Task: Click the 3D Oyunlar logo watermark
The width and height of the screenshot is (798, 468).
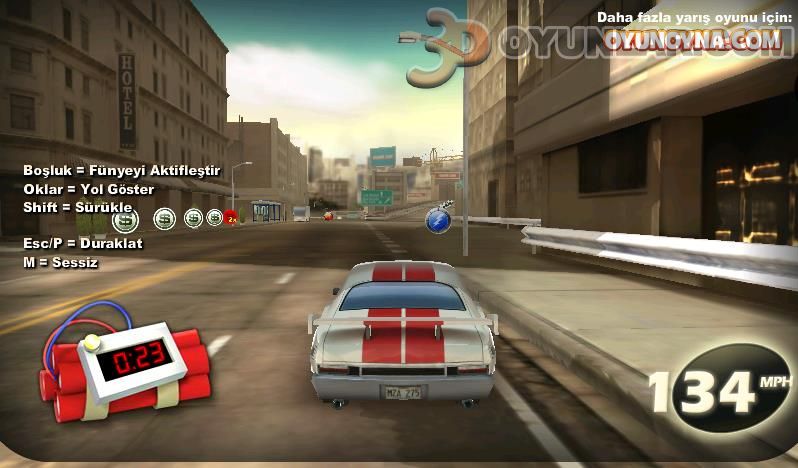Action: point(448,45)
